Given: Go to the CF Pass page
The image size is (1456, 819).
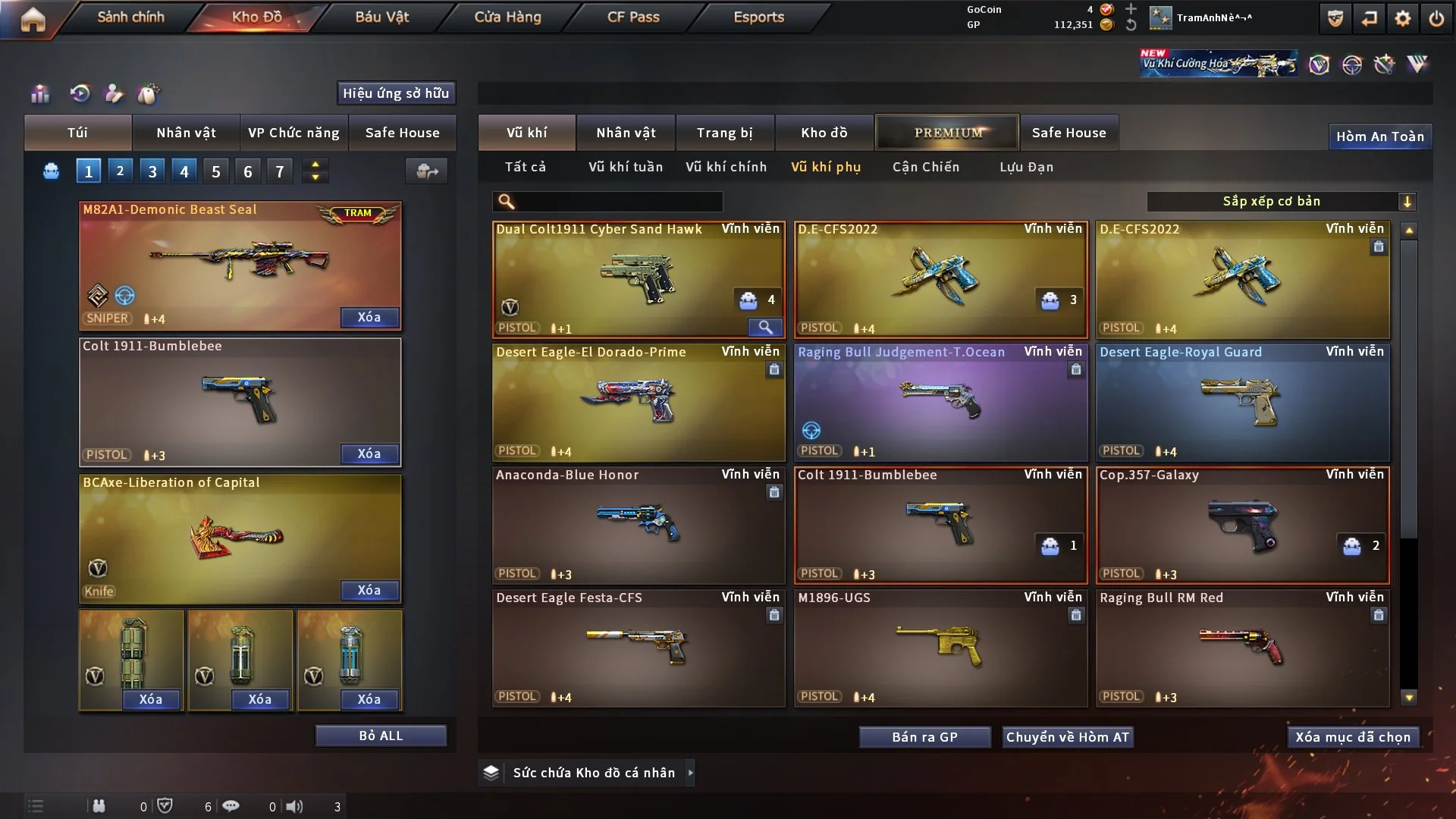Looking at the screenshot, I should tap(633, 17).
